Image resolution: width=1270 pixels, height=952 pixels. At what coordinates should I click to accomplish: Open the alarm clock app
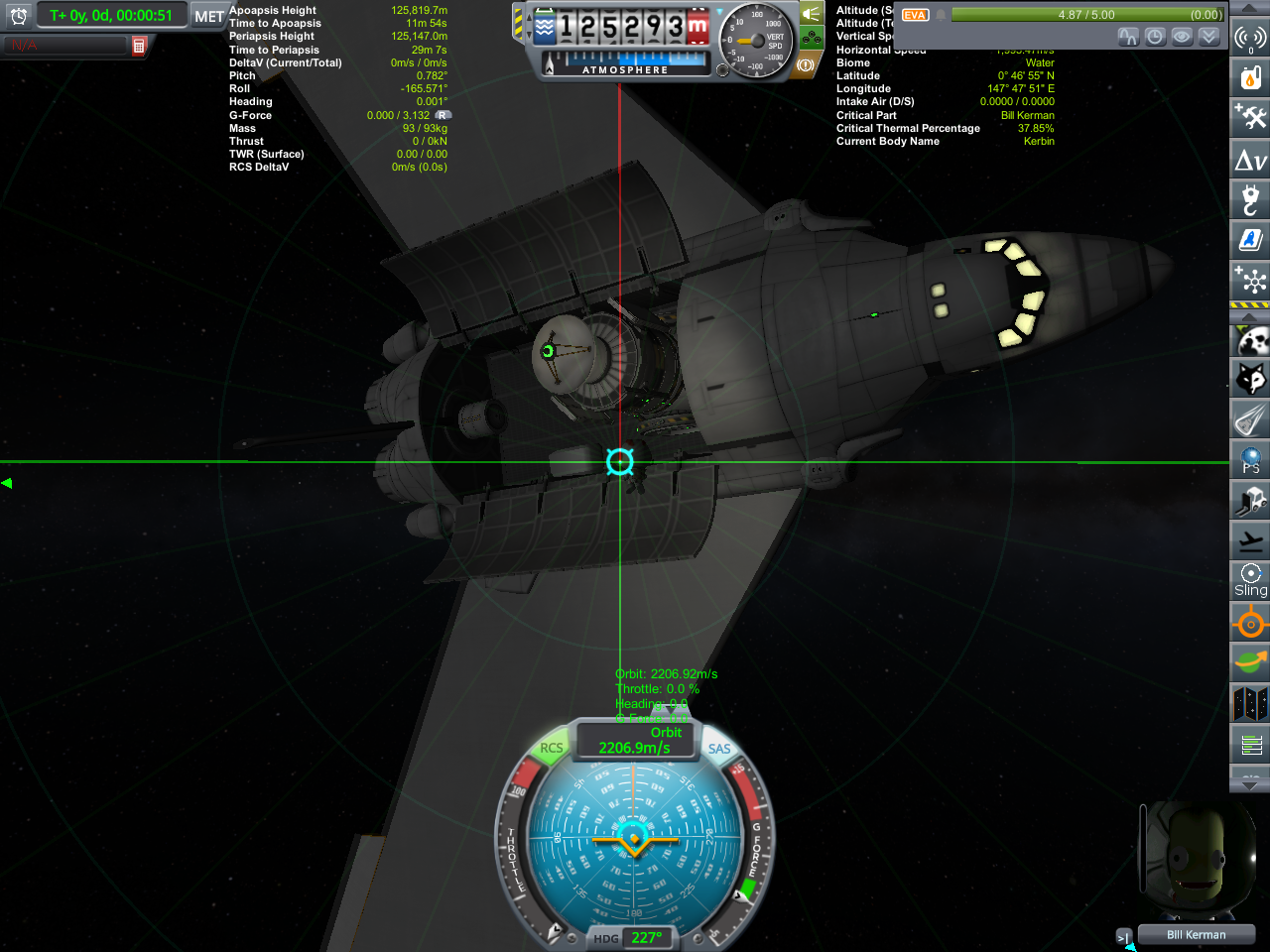pyautogui.click(x=19, y=16)
